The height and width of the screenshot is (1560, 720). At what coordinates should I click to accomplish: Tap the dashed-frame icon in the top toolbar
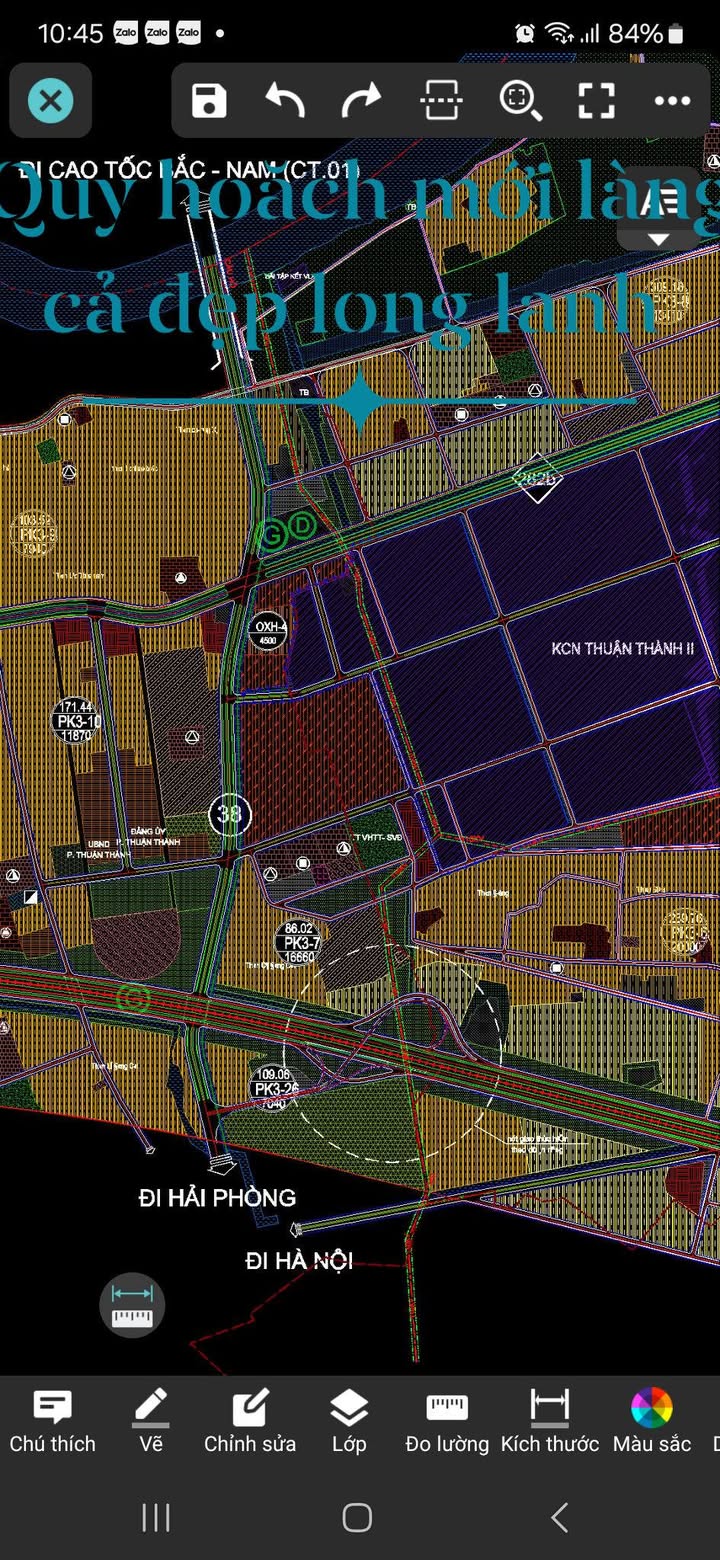(x=440, y=101)
